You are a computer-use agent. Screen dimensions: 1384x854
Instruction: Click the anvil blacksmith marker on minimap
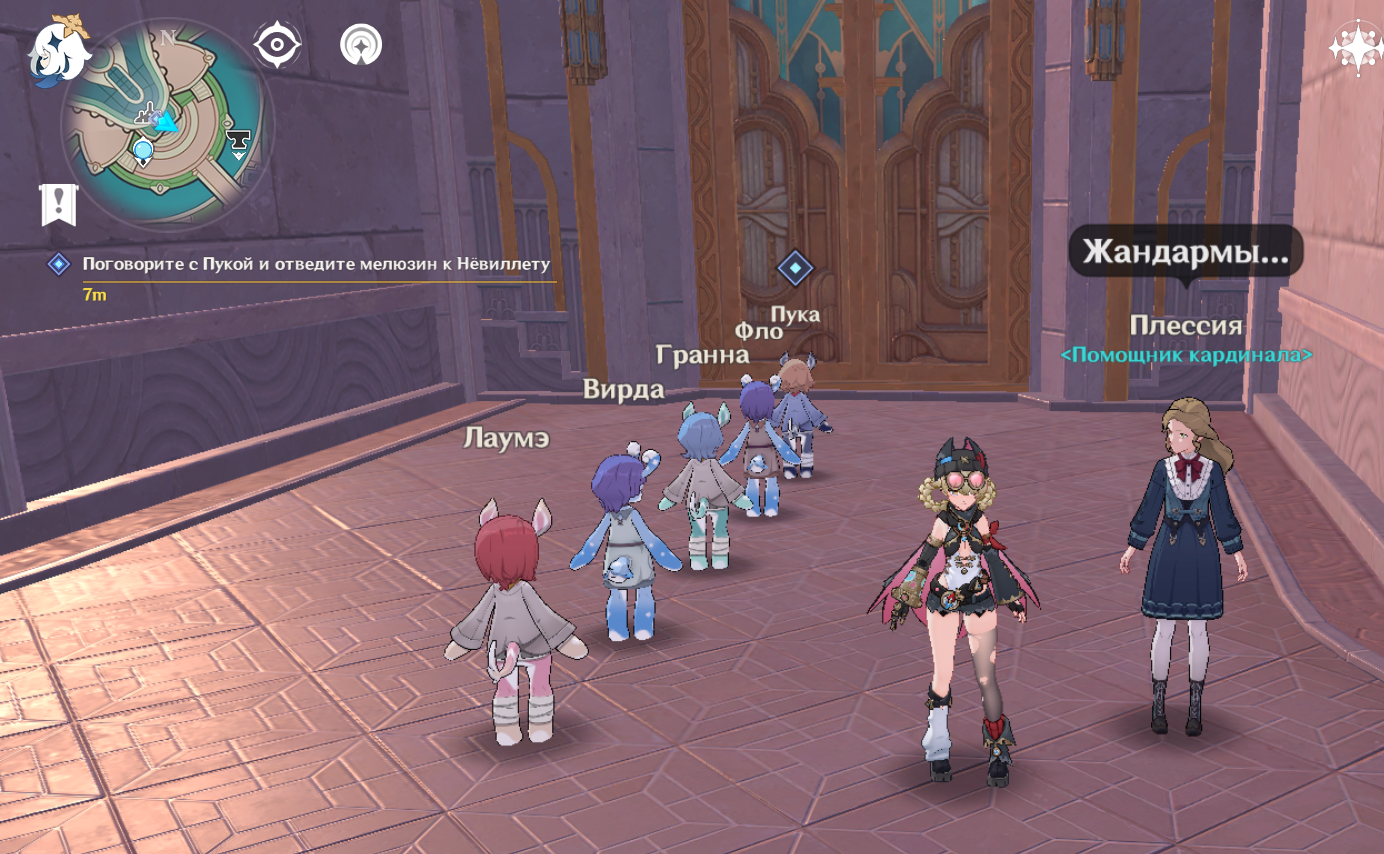tap(238, 143)
